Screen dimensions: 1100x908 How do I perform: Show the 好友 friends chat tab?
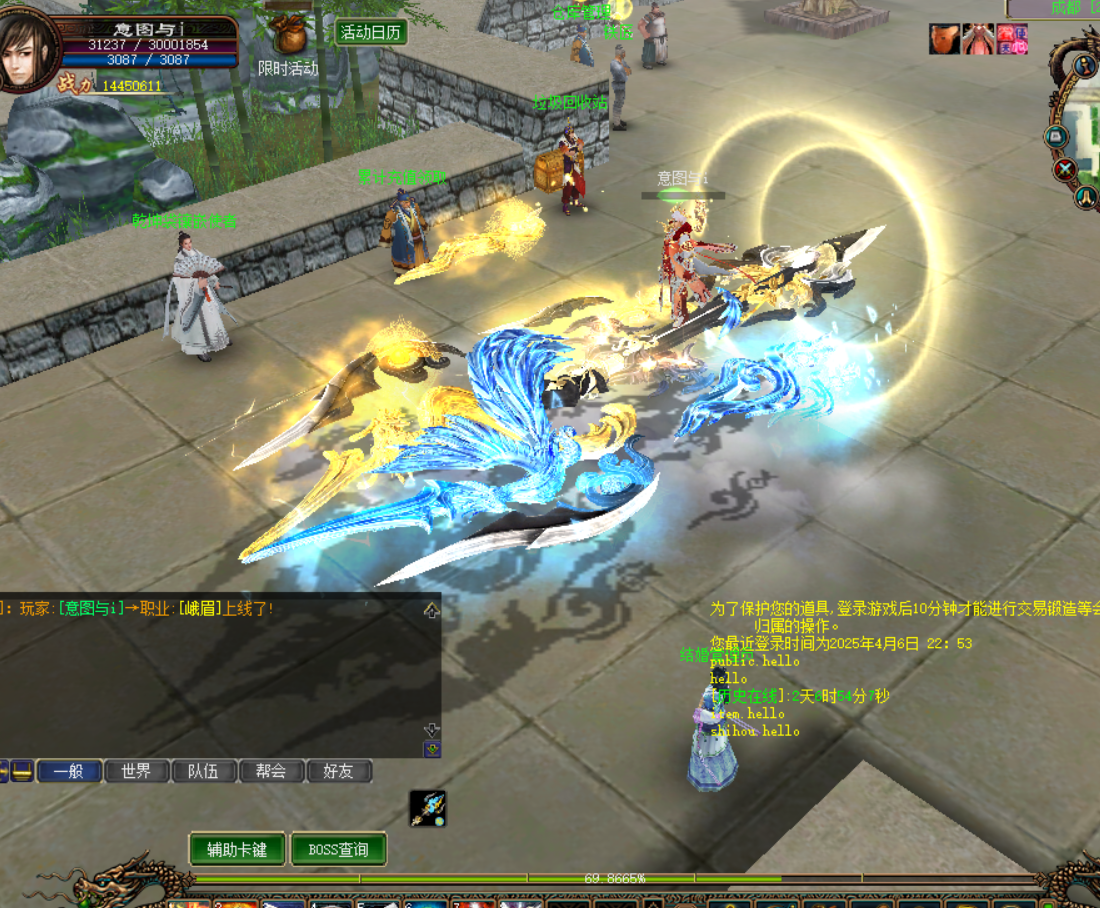pos(338,771)
